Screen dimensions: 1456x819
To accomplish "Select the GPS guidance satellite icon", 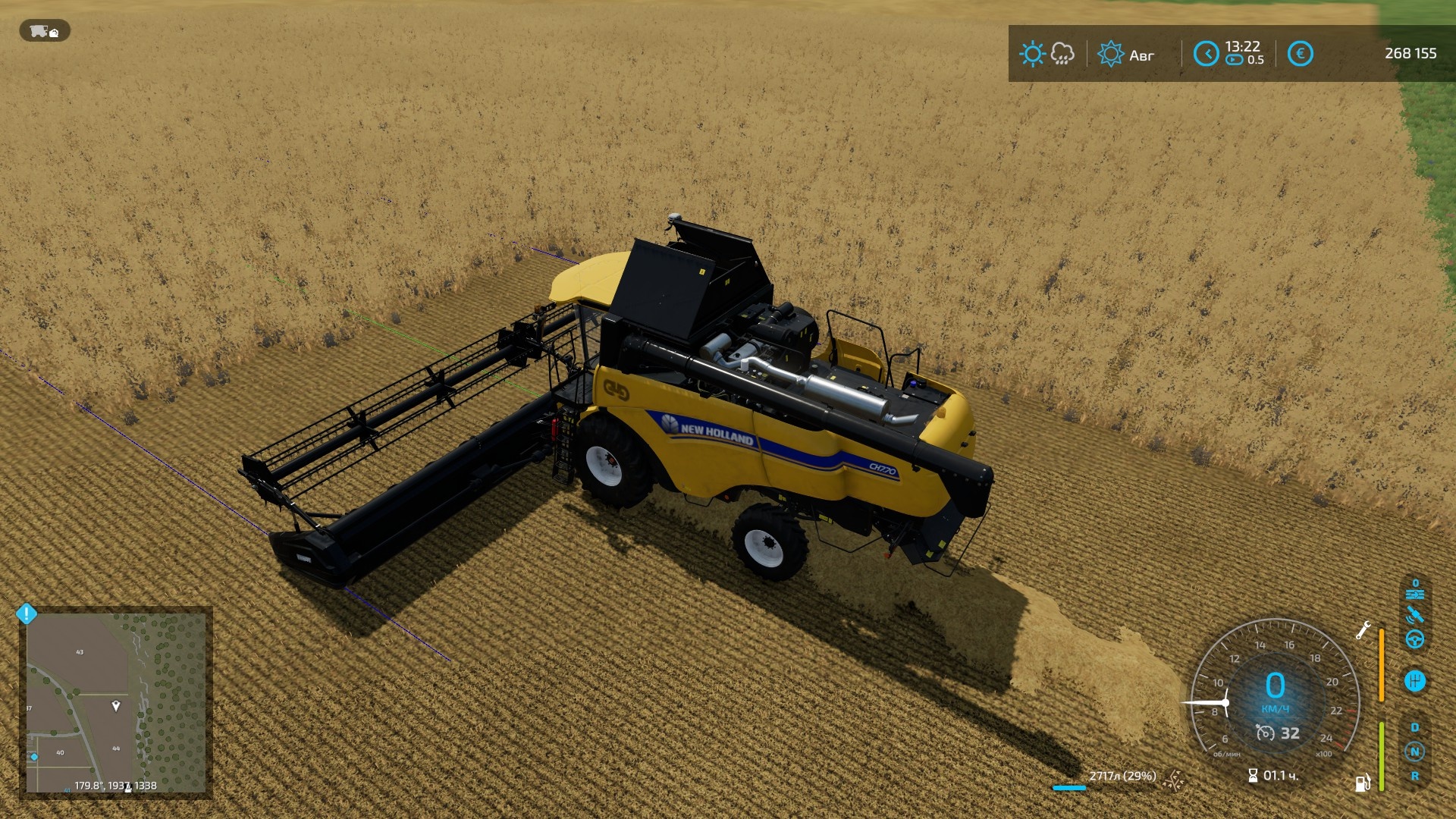I will [1415, 614].
